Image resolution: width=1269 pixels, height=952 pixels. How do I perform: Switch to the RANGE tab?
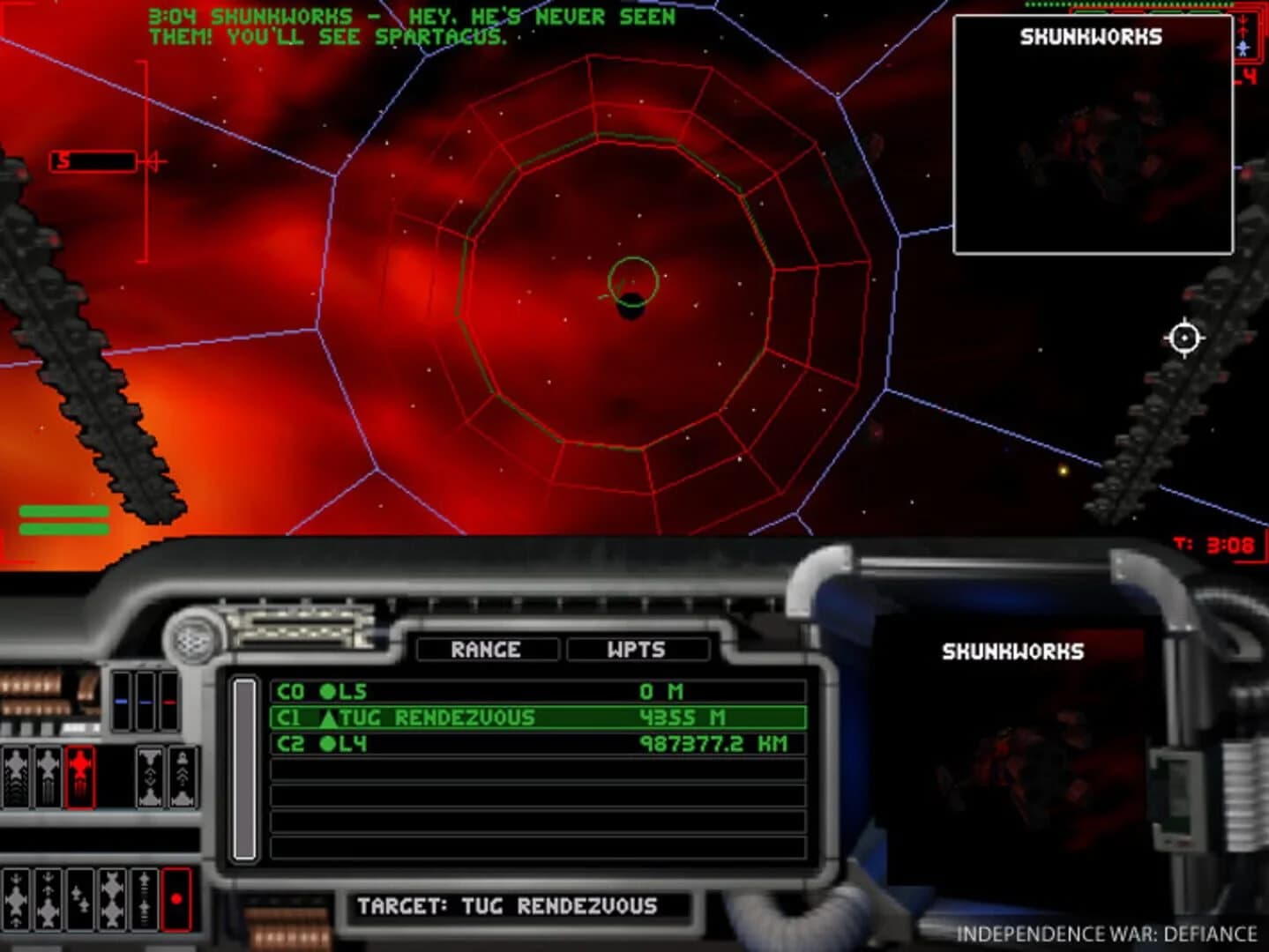(x=486, y=651)
